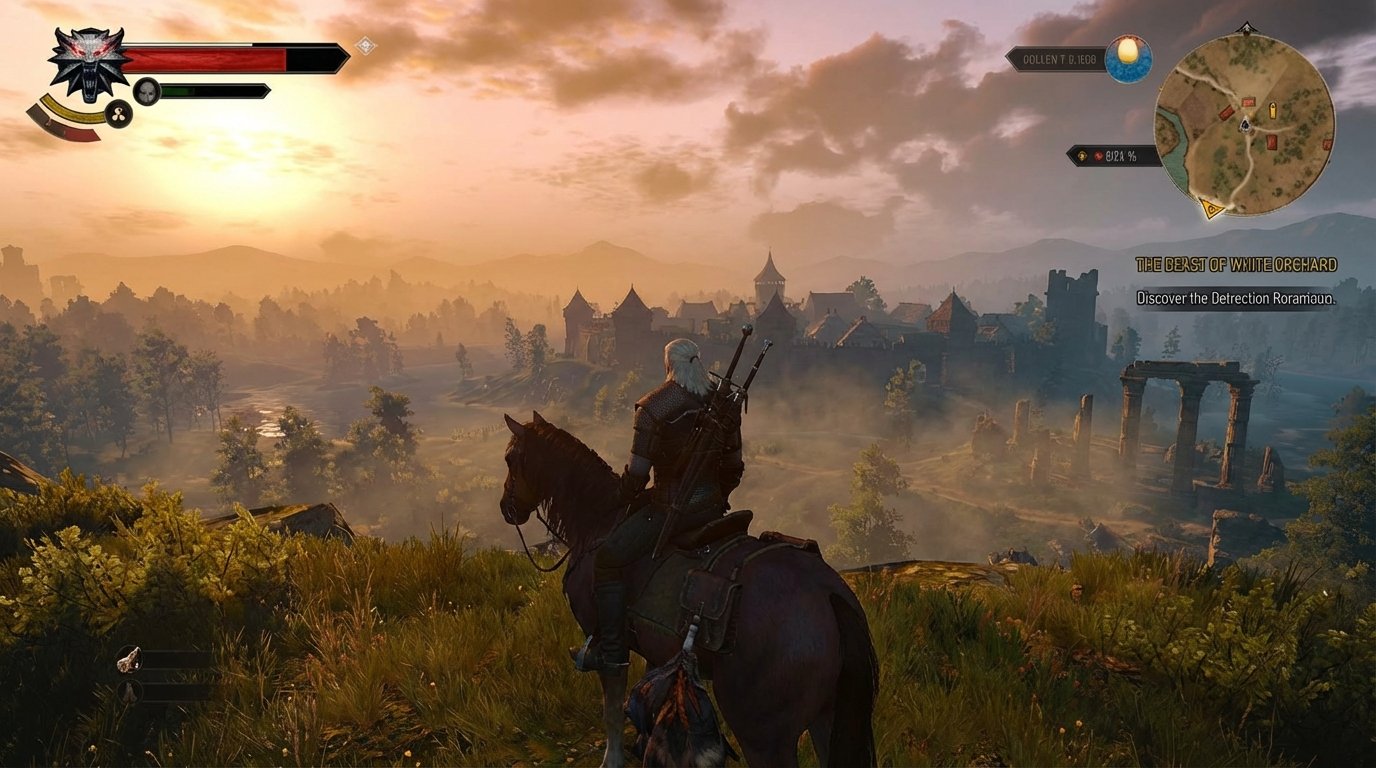Click the wolf medallion emblem
The image size is (1376, 768).
click(87, 61)
